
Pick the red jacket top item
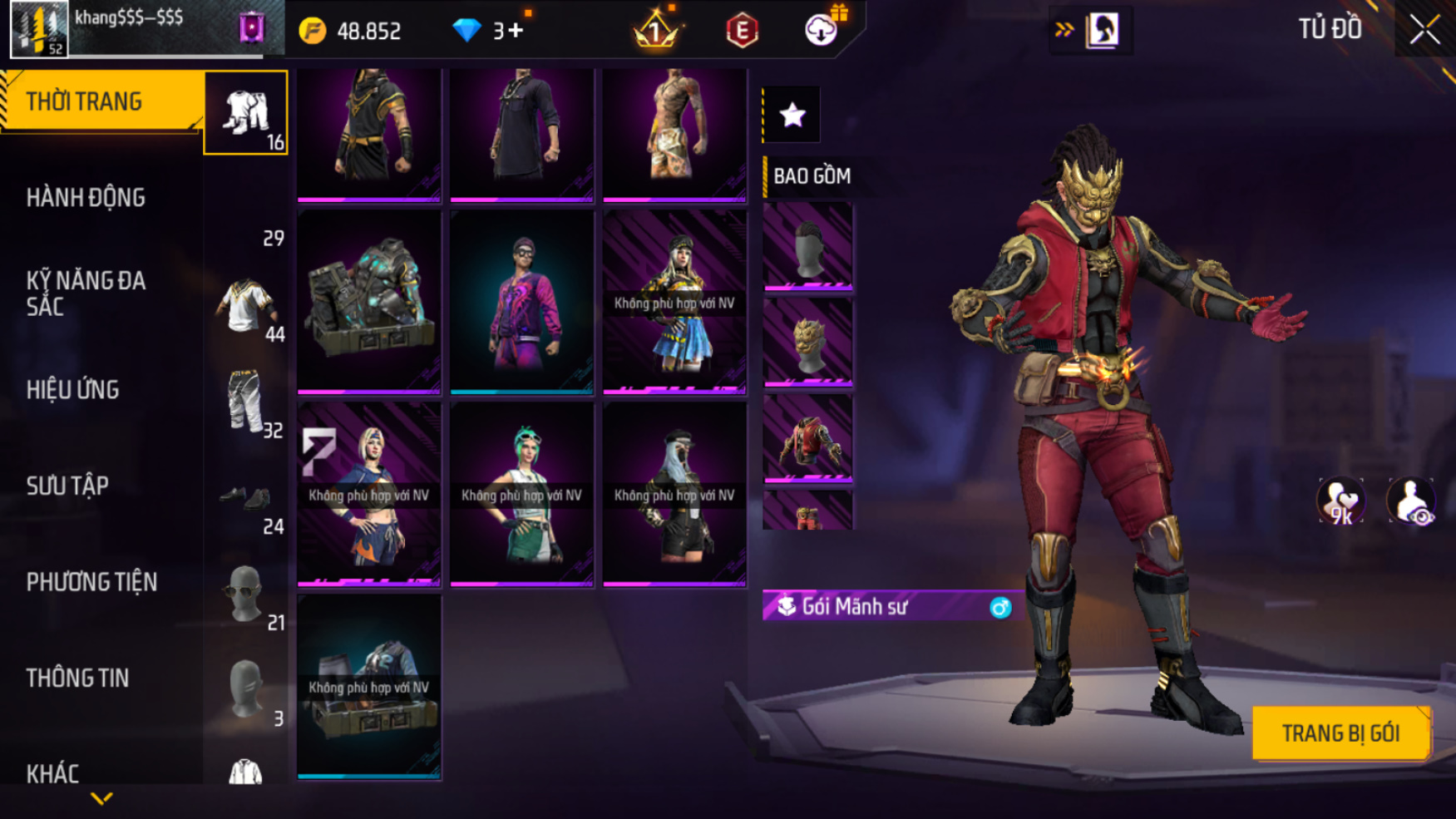coord(807,438)
